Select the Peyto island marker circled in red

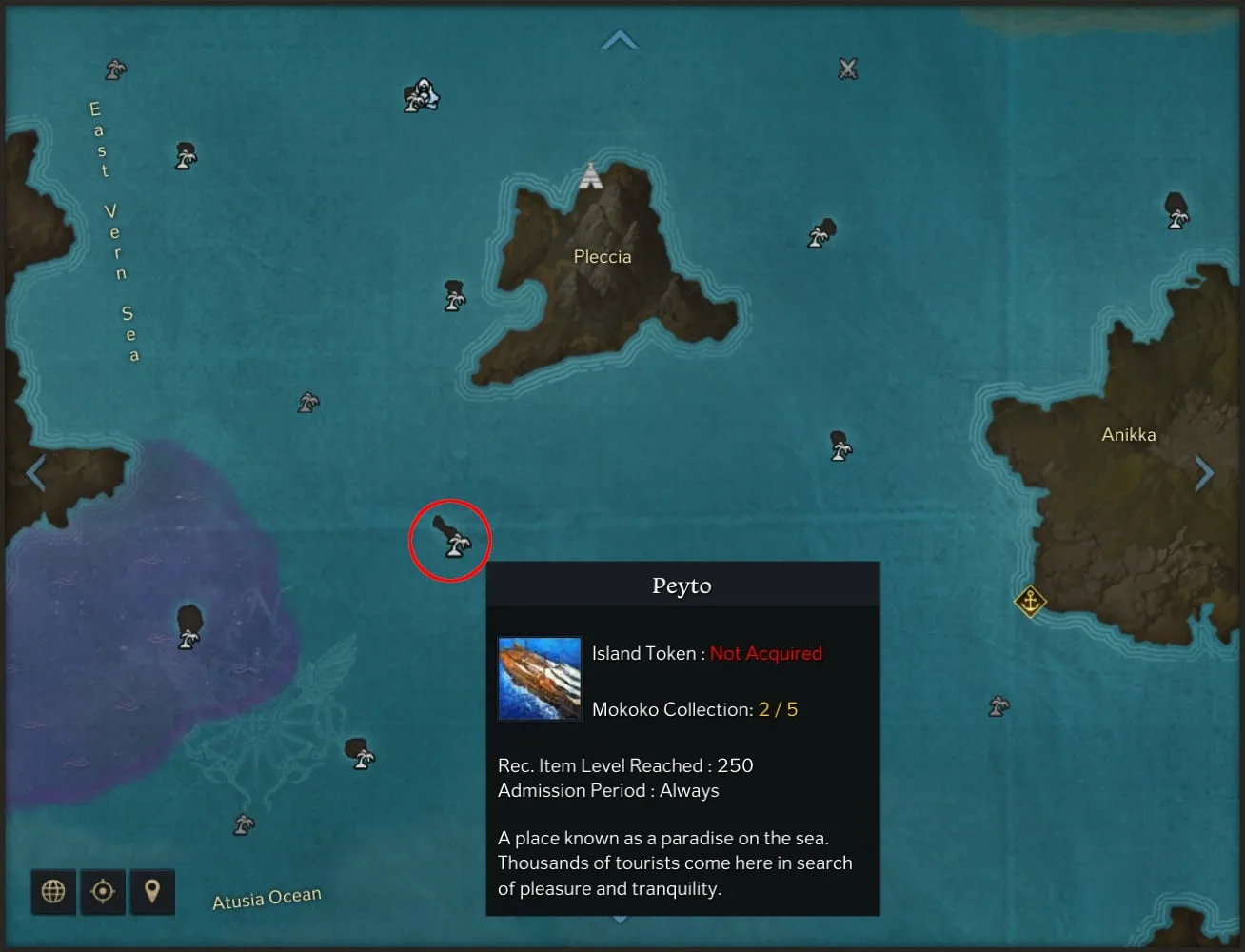tap(451, 539)
